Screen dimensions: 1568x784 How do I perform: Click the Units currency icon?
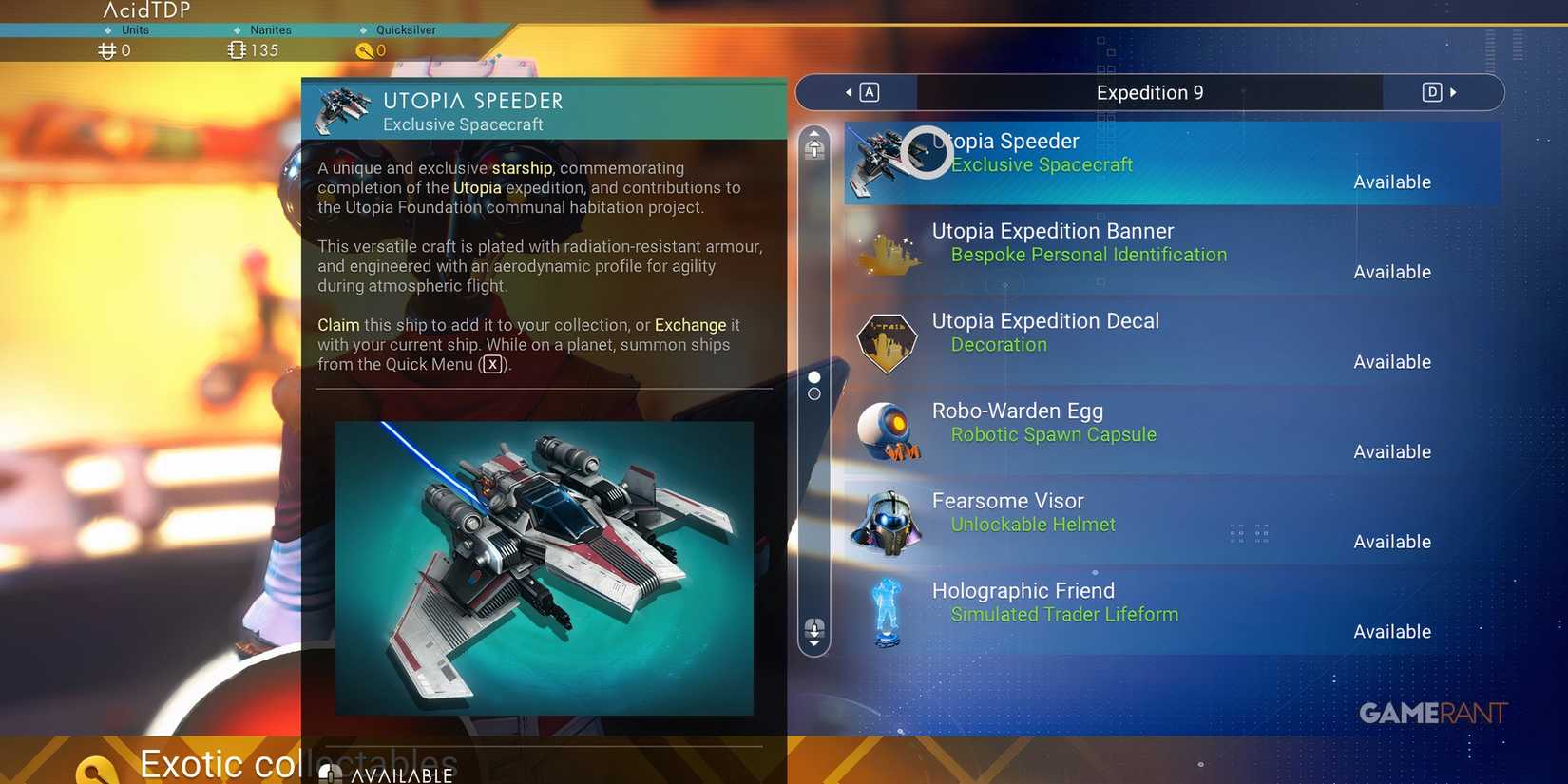(106, 49)
